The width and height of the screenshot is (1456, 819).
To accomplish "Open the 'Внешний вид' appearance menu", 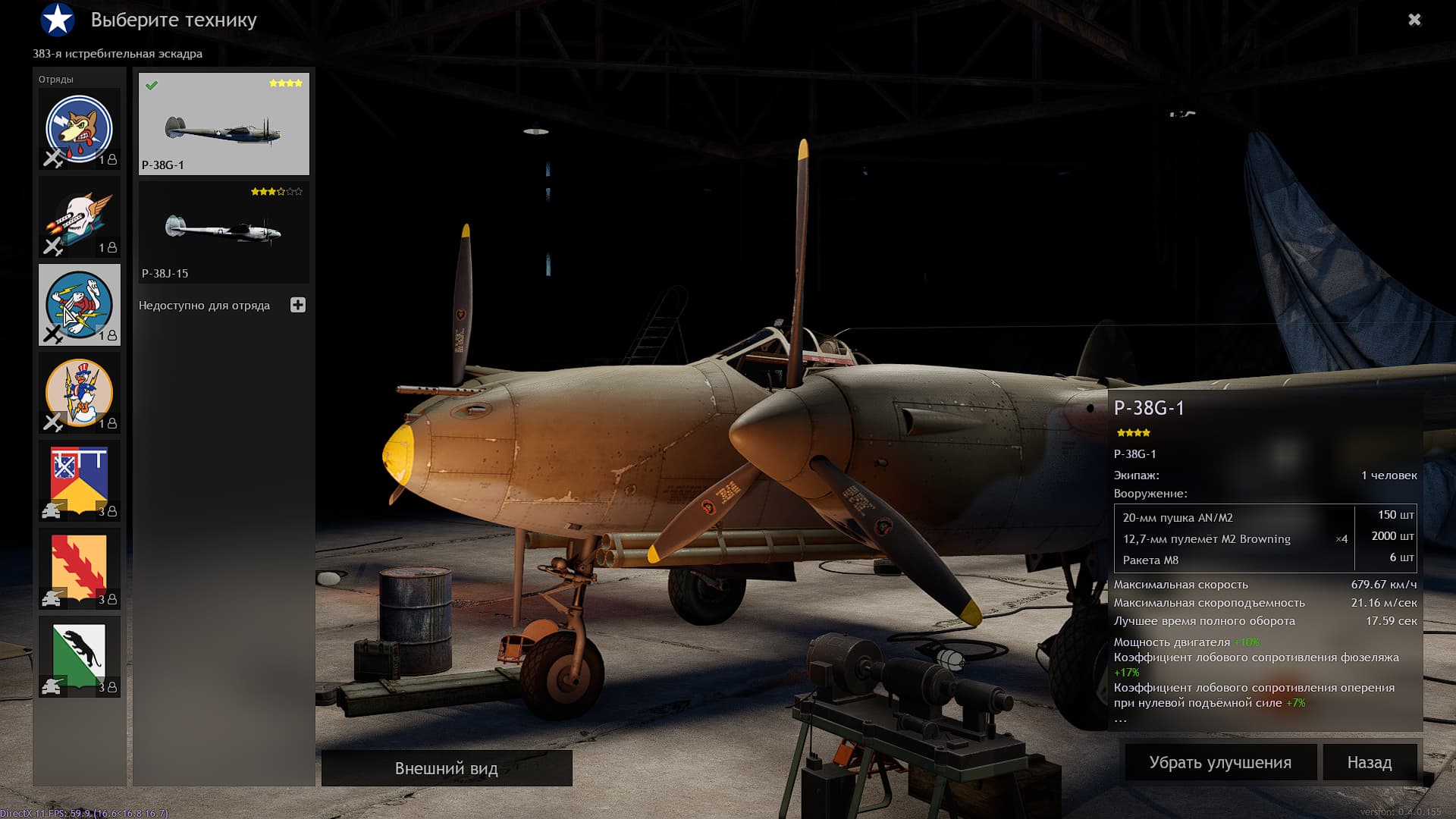I will coord(447,768).
